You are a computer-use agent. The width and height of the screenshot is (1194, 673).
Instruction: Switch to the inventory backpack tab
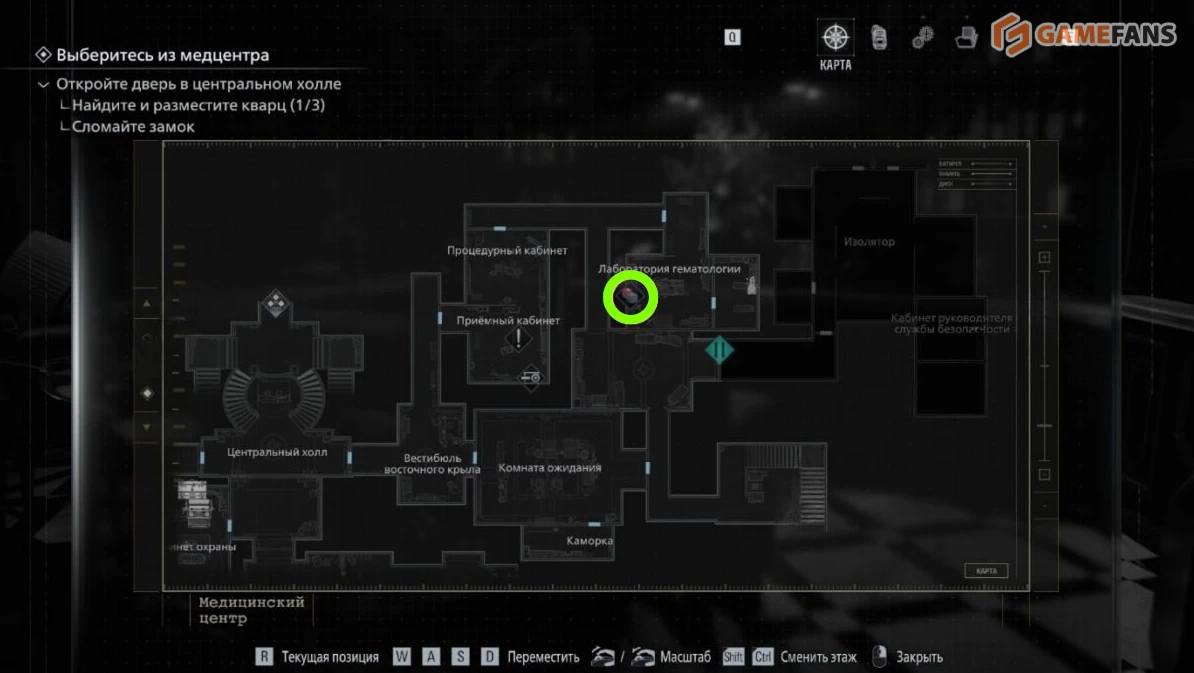coord(879,38)
